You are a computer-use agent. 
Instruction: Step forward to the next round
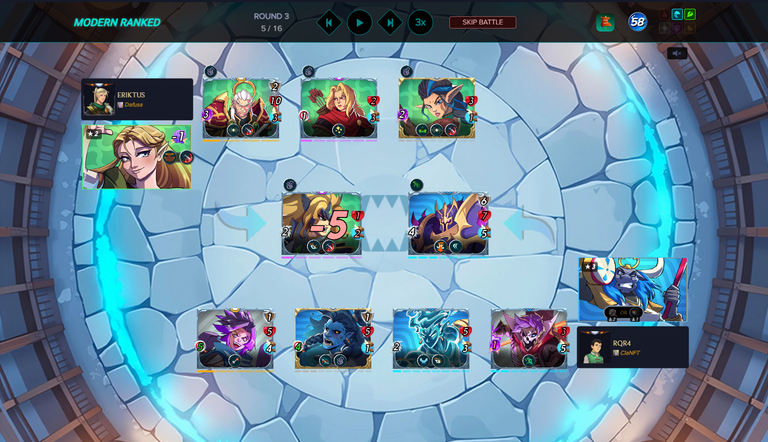point(390,22)
